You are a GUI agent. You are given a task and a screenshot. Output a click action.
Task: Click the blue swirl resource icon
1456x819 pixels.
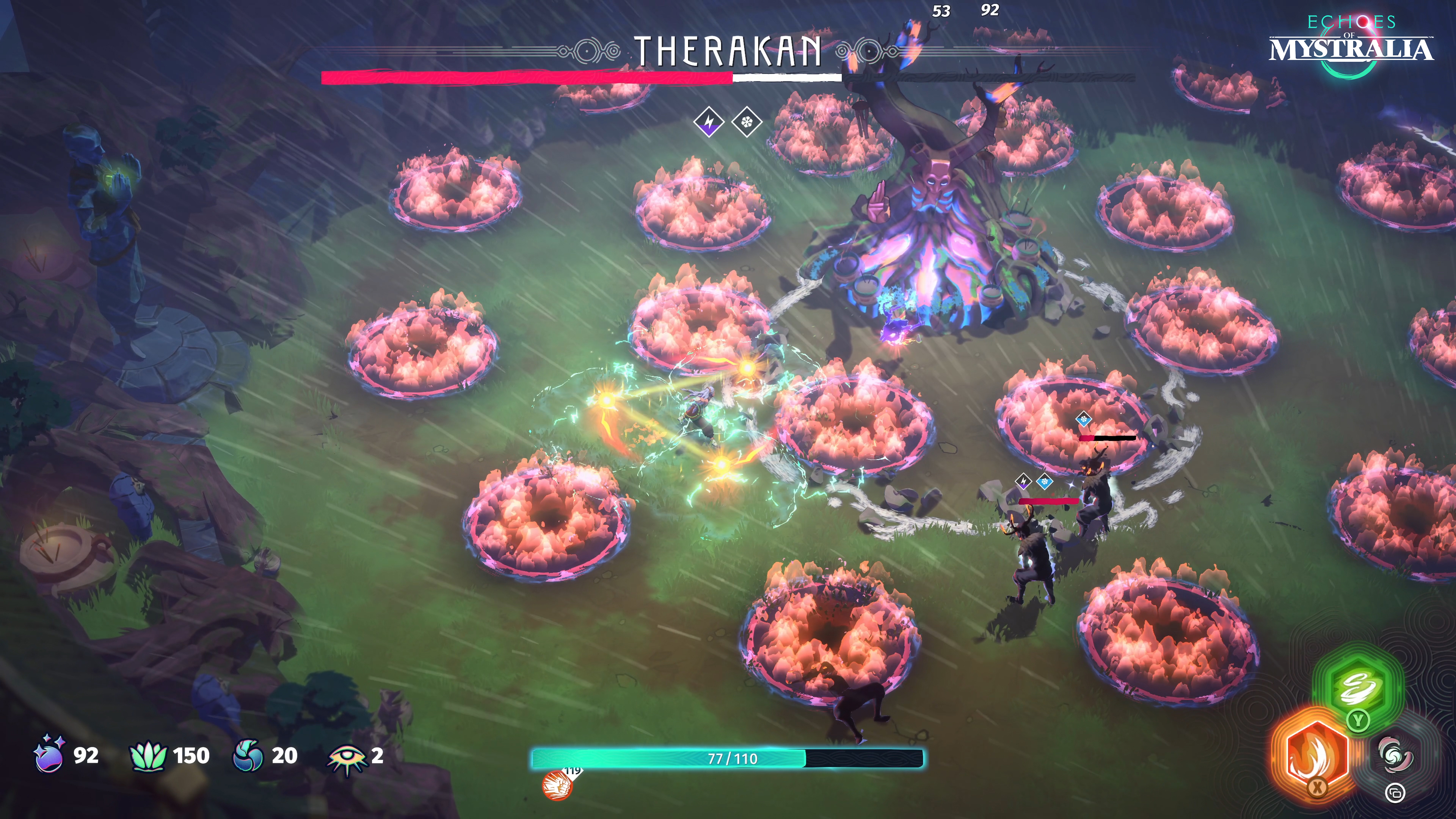pos(248,756)
